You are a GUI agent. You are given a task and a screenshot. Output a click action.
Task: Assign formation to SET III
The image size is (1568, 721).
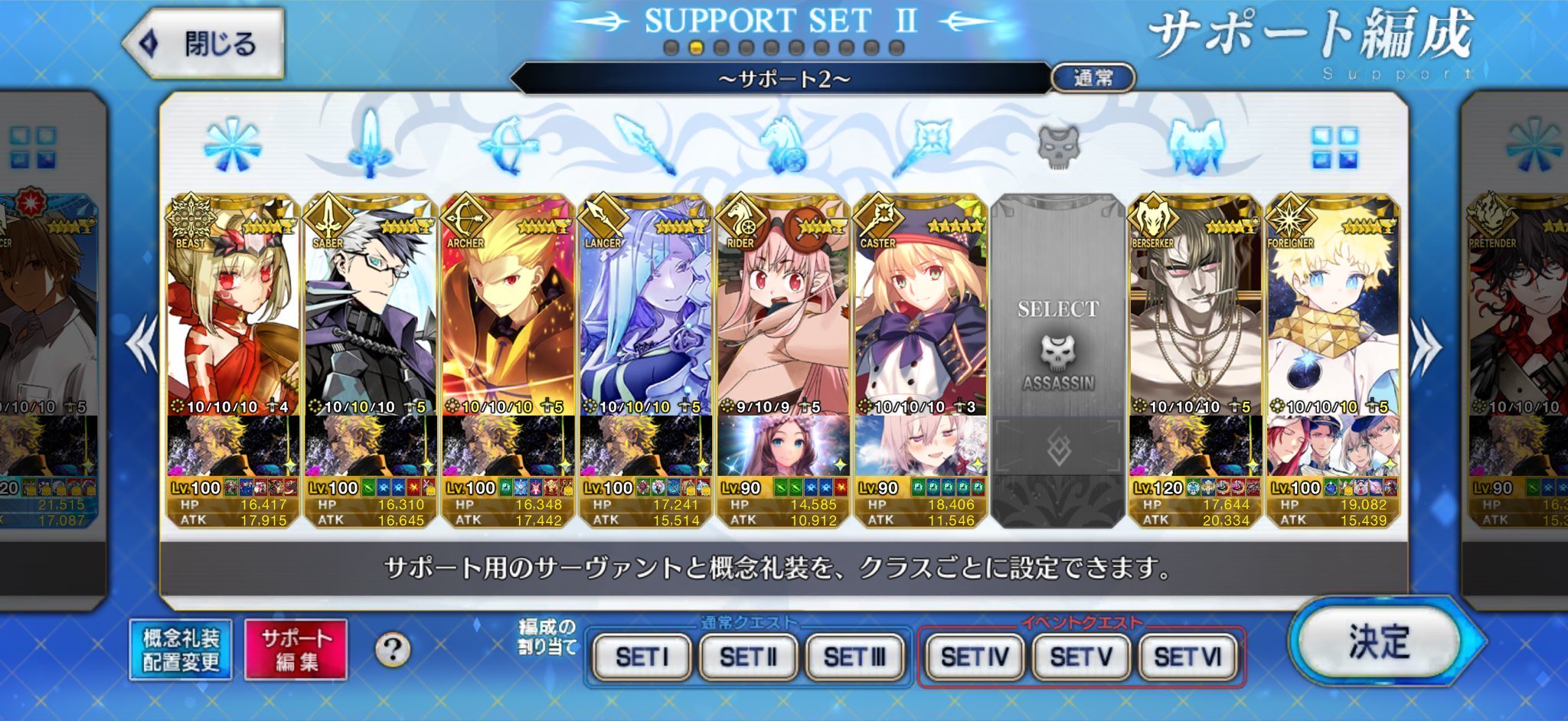[854, 657]
